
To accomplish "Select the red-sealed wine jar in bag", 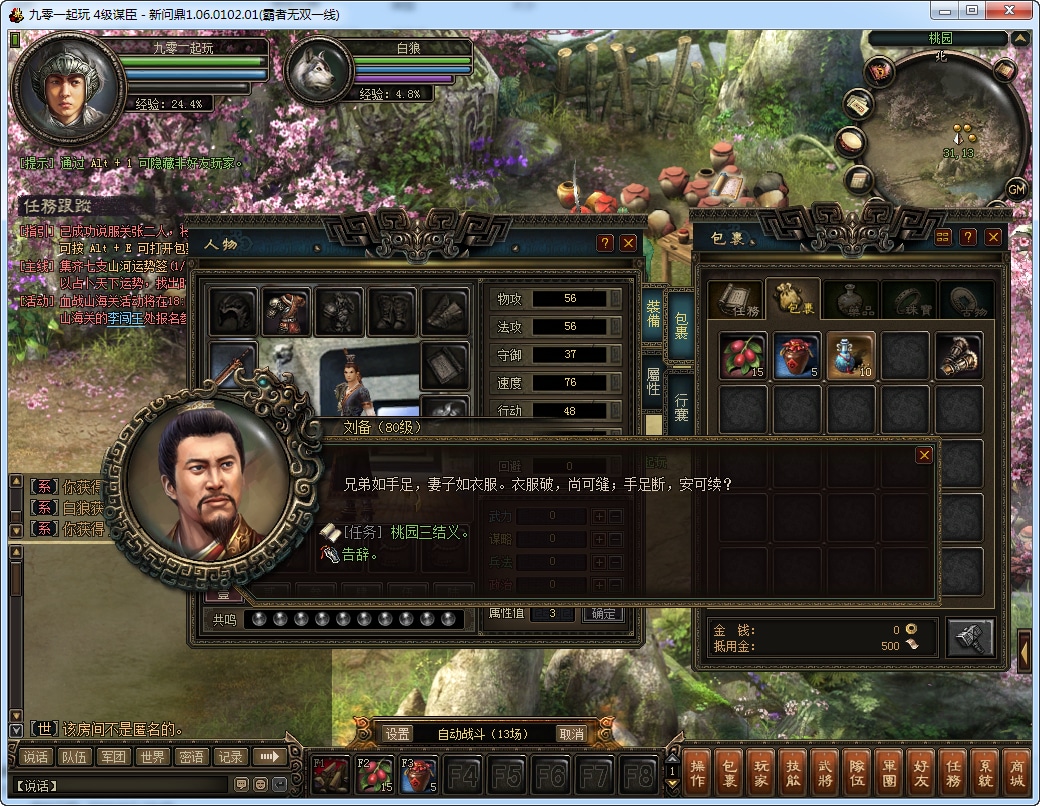I will 796,356.
